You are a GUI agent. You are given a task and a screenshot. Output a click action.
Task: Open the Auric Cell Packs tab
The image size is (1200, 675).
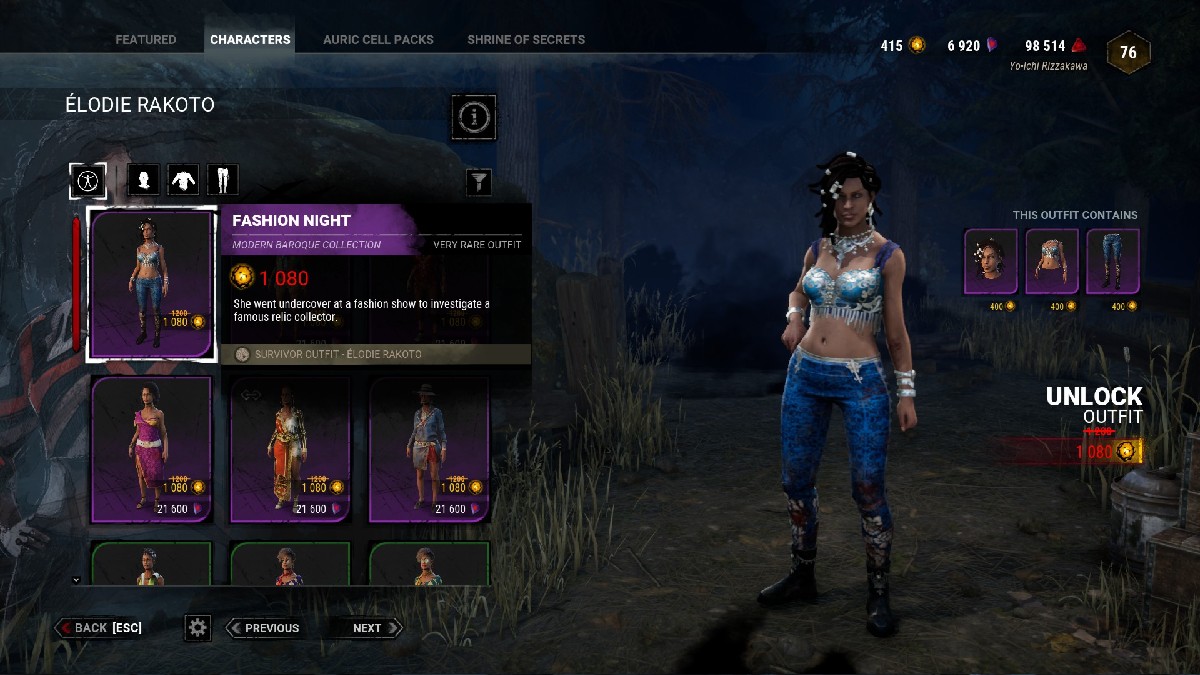378,40
